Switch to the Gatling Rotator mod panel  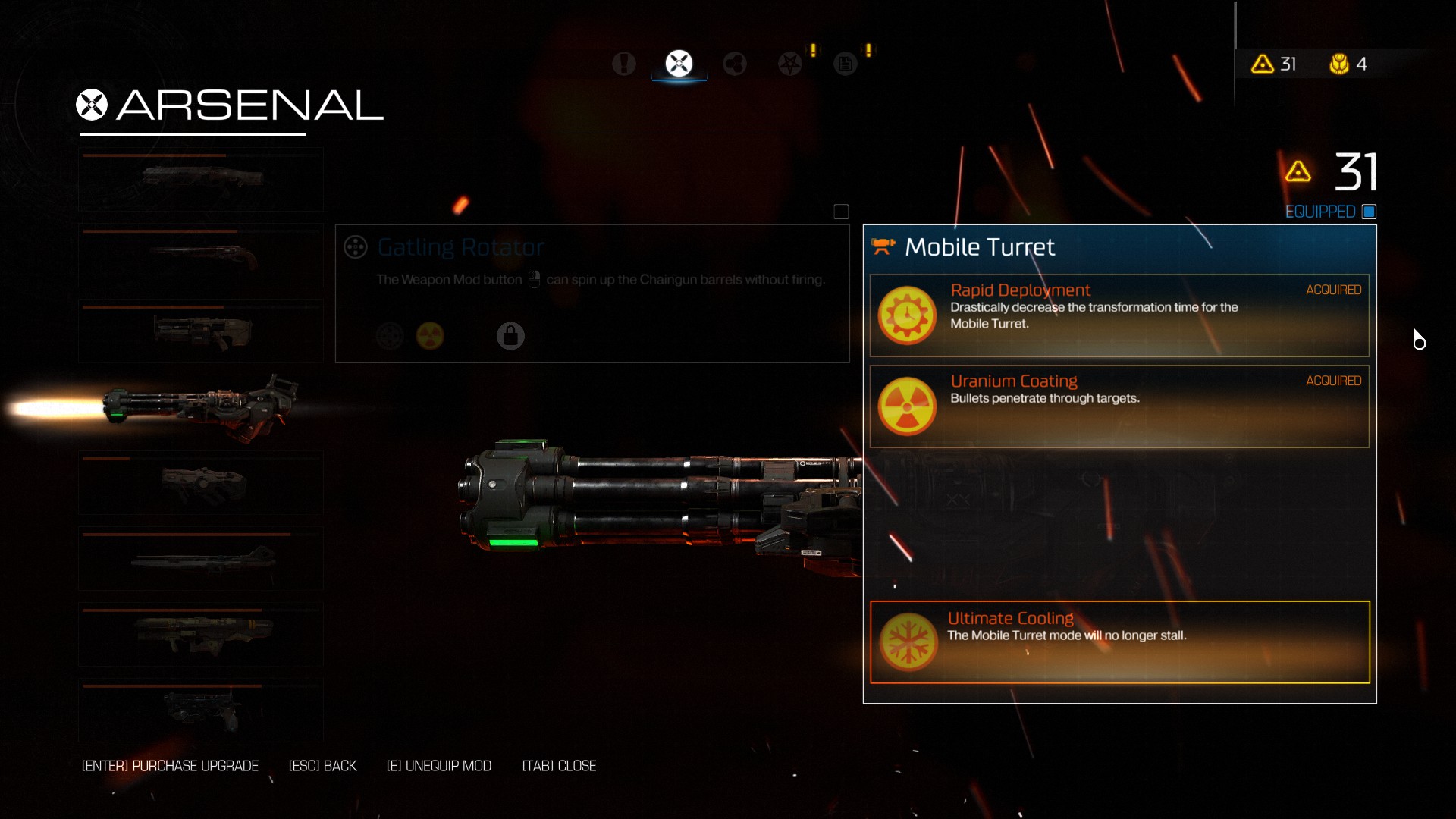591,293
